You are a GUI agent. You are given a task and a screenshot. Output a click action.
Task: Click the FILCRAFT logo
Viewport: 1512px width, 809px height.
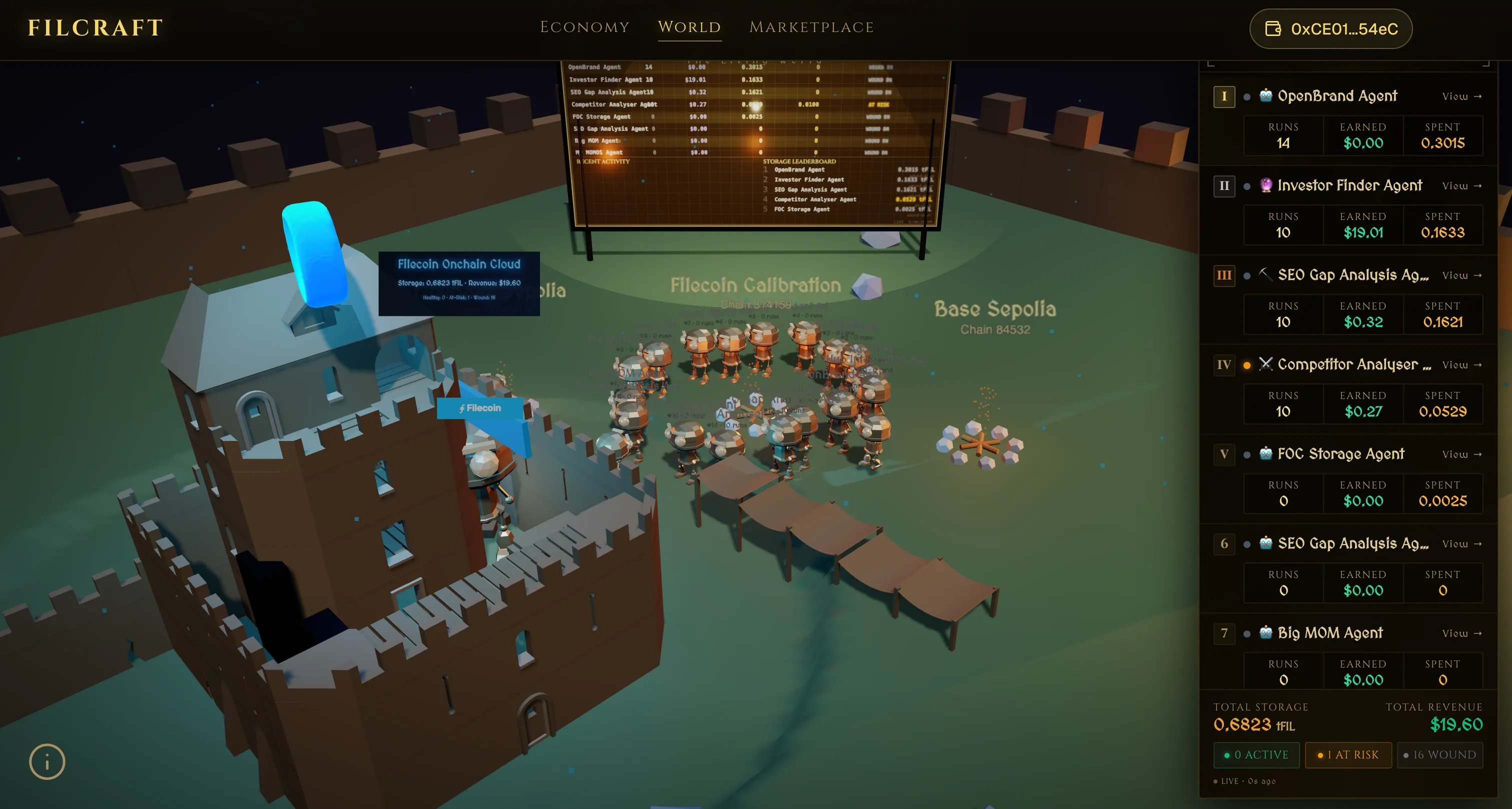pos(95,27)
